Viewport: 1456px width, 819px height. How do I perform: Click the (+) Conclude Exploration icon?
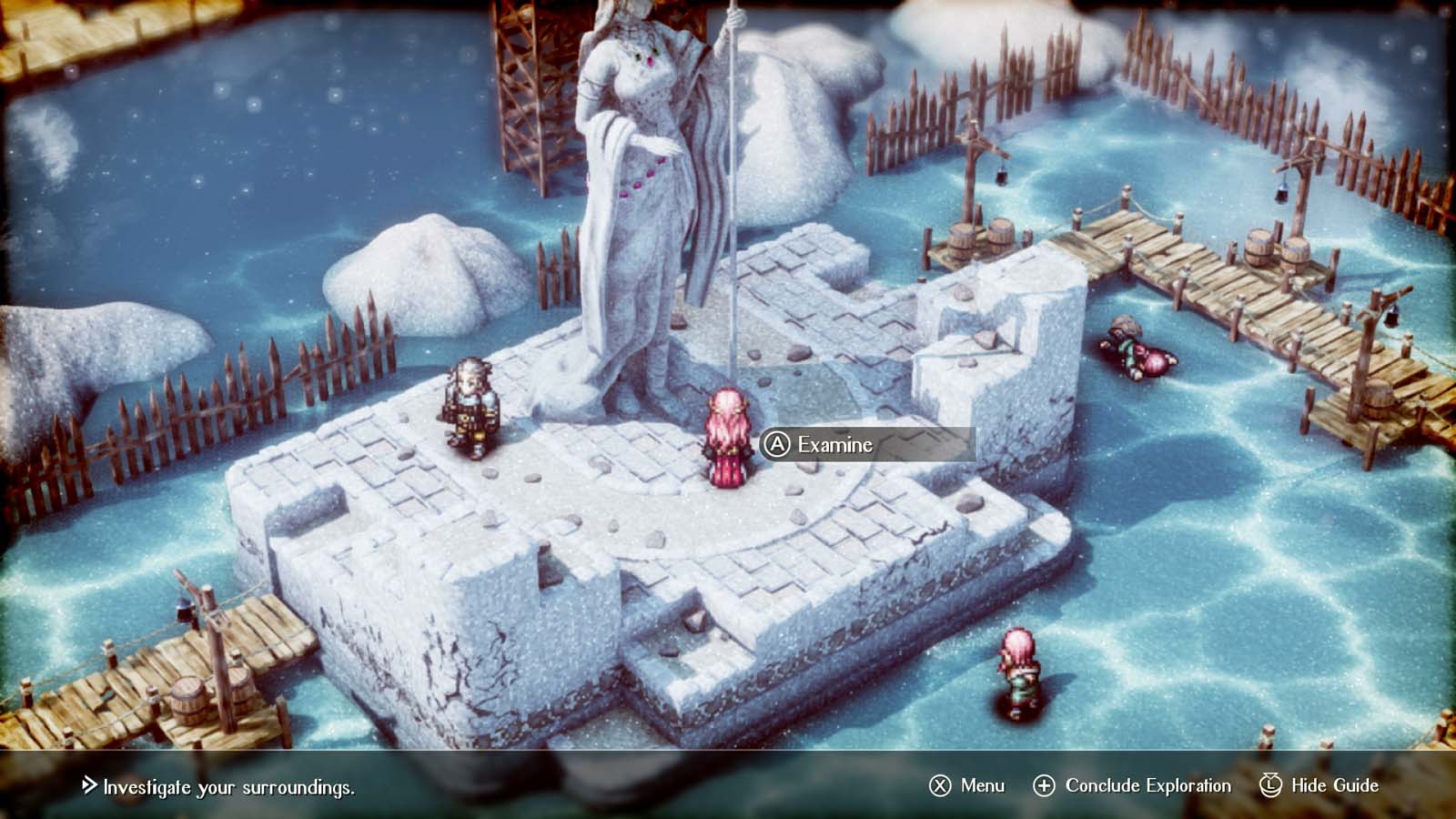point(1045,784)
